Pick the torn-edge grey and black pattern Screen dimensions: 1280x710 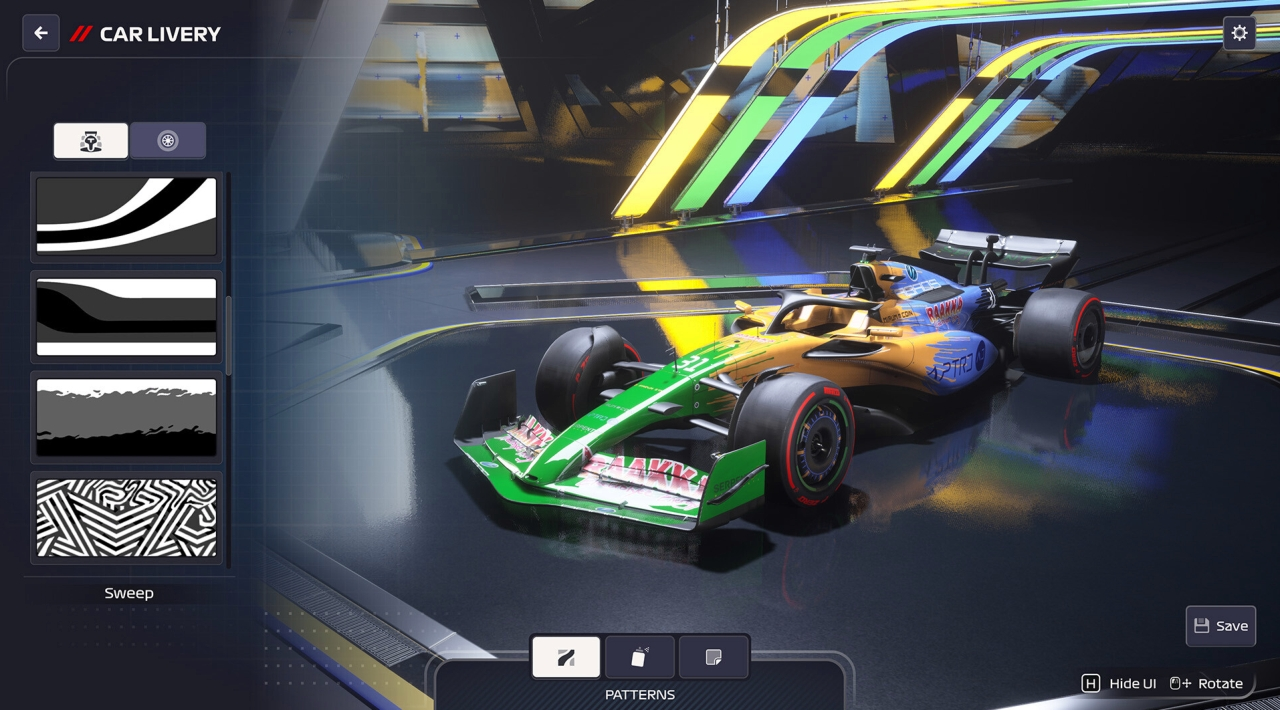[127, 417]
